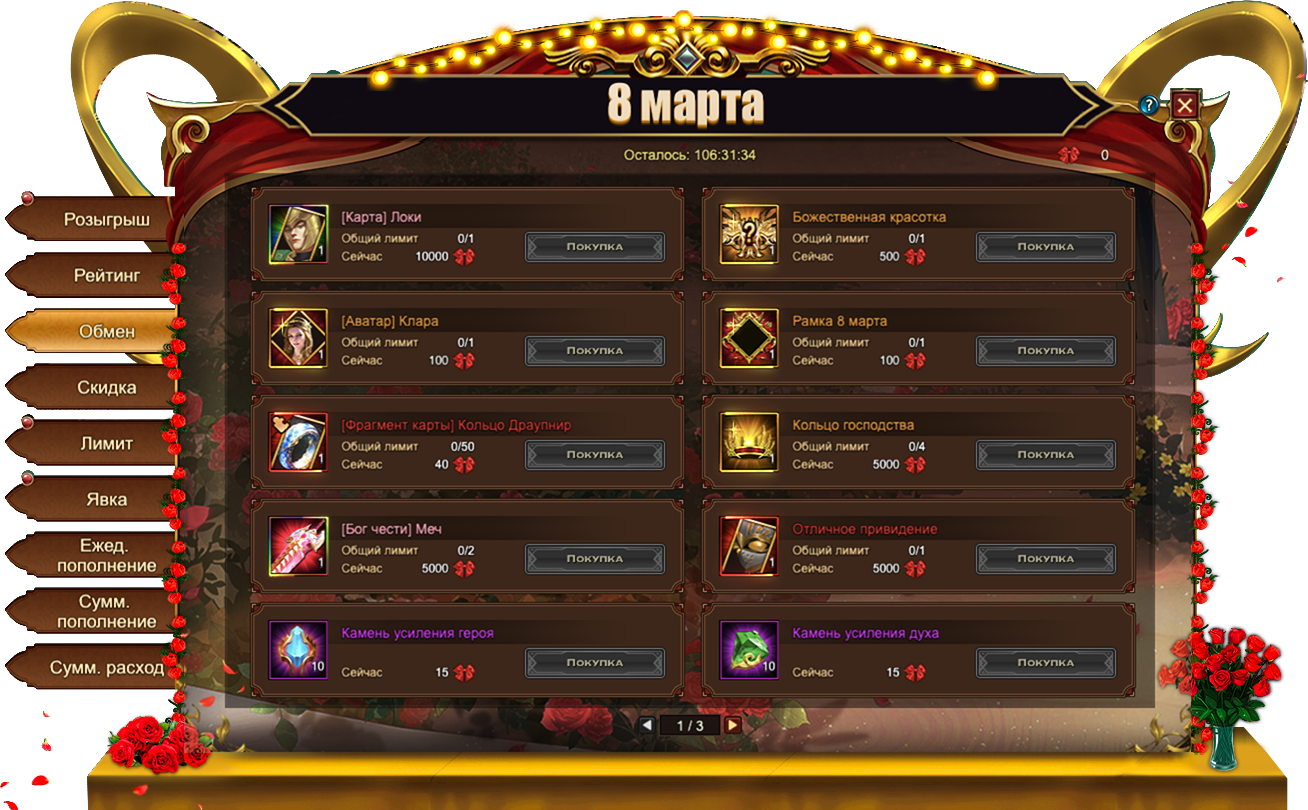
Task: Close the 8 марта event window
Action: coord(1185,105)
